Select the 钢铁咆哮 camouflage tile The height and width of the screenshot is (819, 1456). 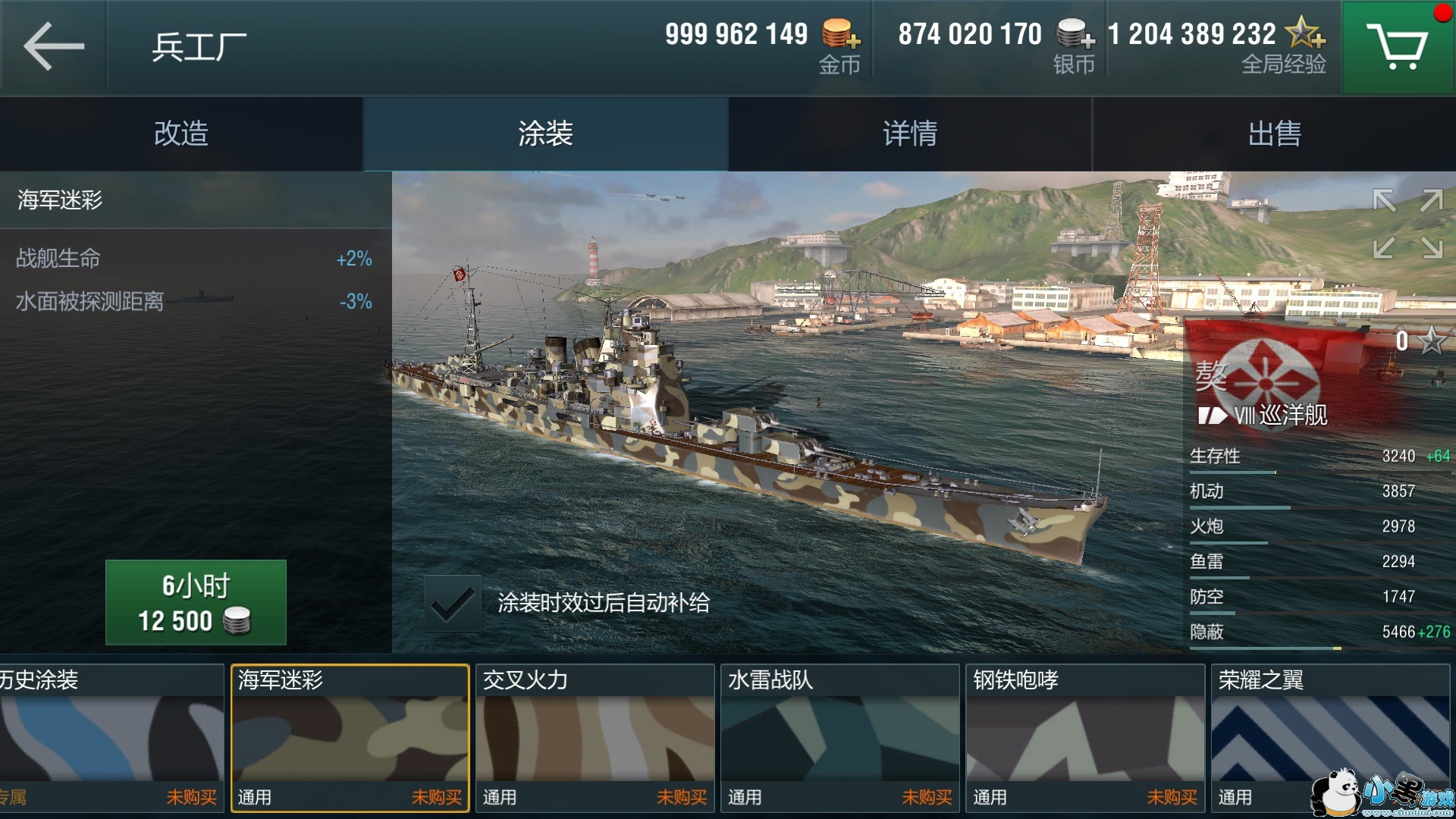[1084, 737]
